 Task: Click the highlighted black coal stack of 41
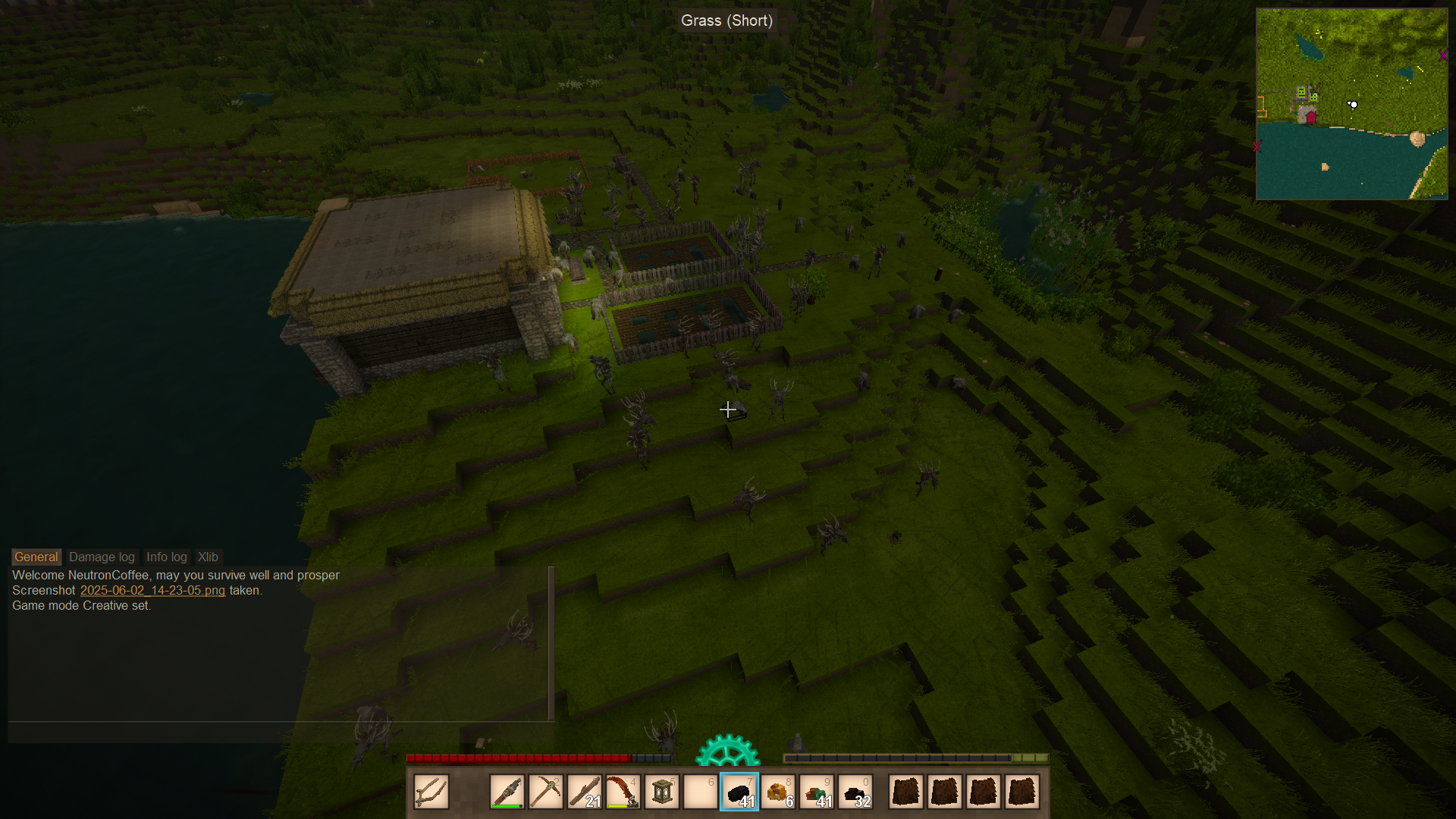point(739,792)
